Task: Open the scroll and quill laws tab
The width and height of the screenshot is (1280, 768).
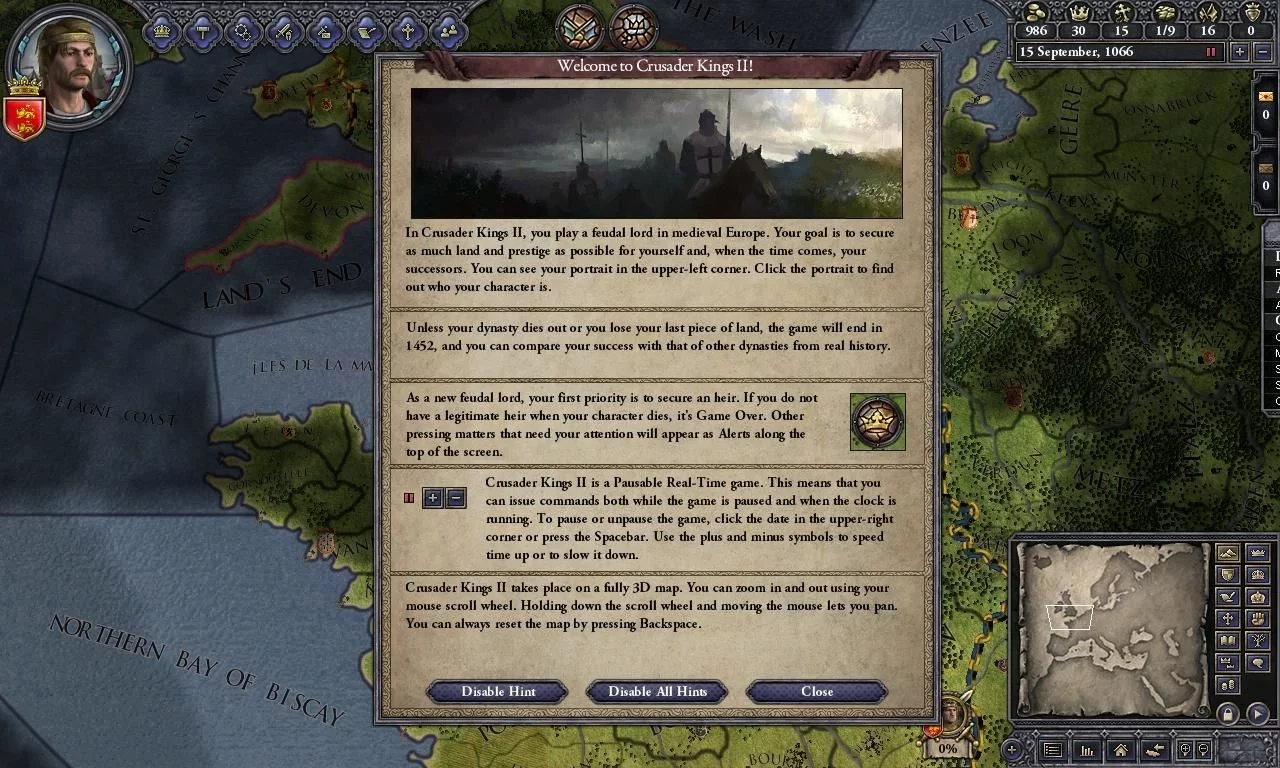Action: click(366, 31)
